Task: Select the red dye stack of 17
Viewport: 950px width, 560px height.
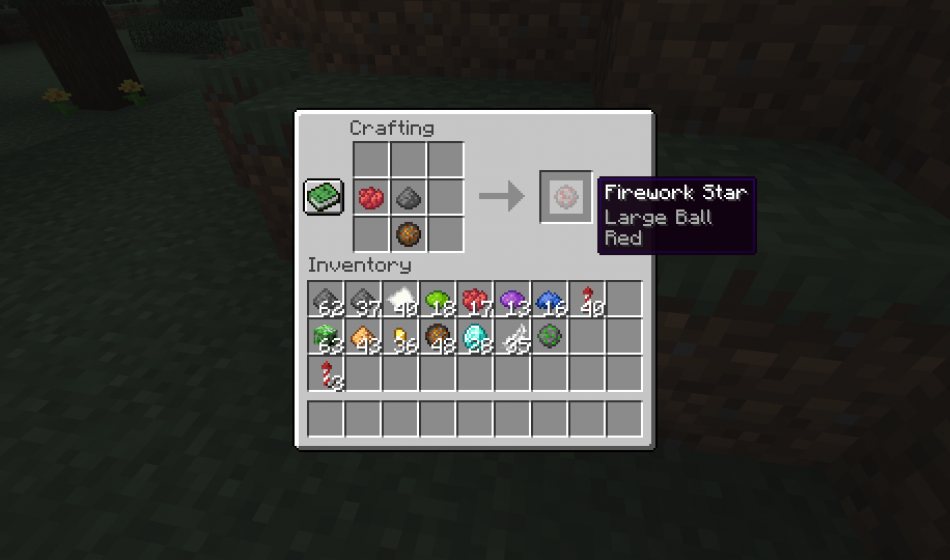Action: coord(474,300)
